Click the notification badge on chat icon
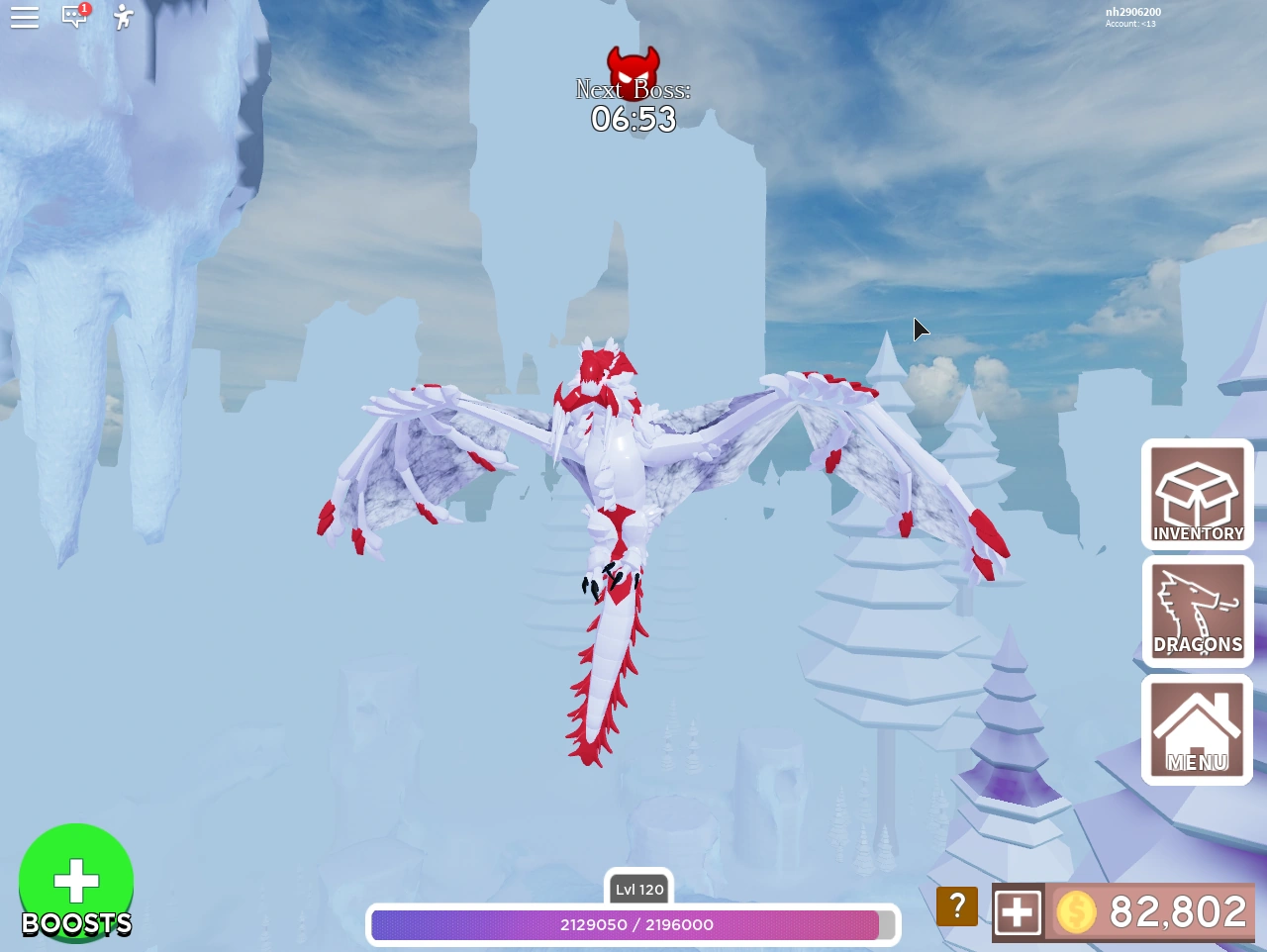 [x=85, y=8]
